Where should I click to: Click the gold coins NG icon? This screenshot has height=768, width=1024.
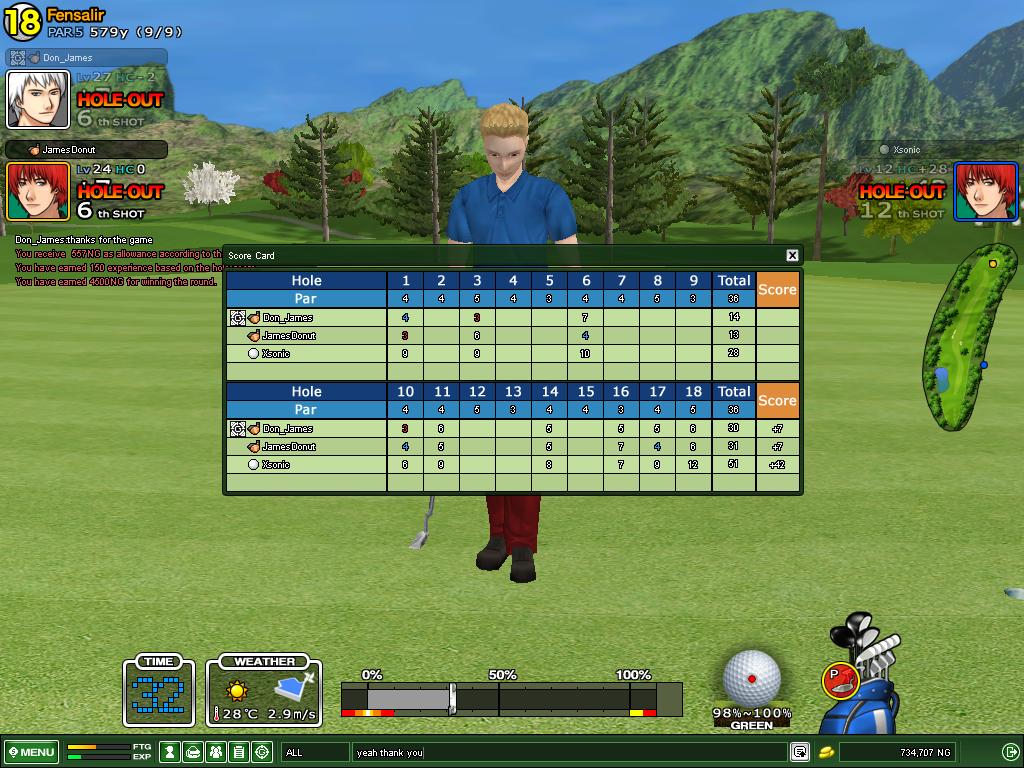click(x=827, y=752)
